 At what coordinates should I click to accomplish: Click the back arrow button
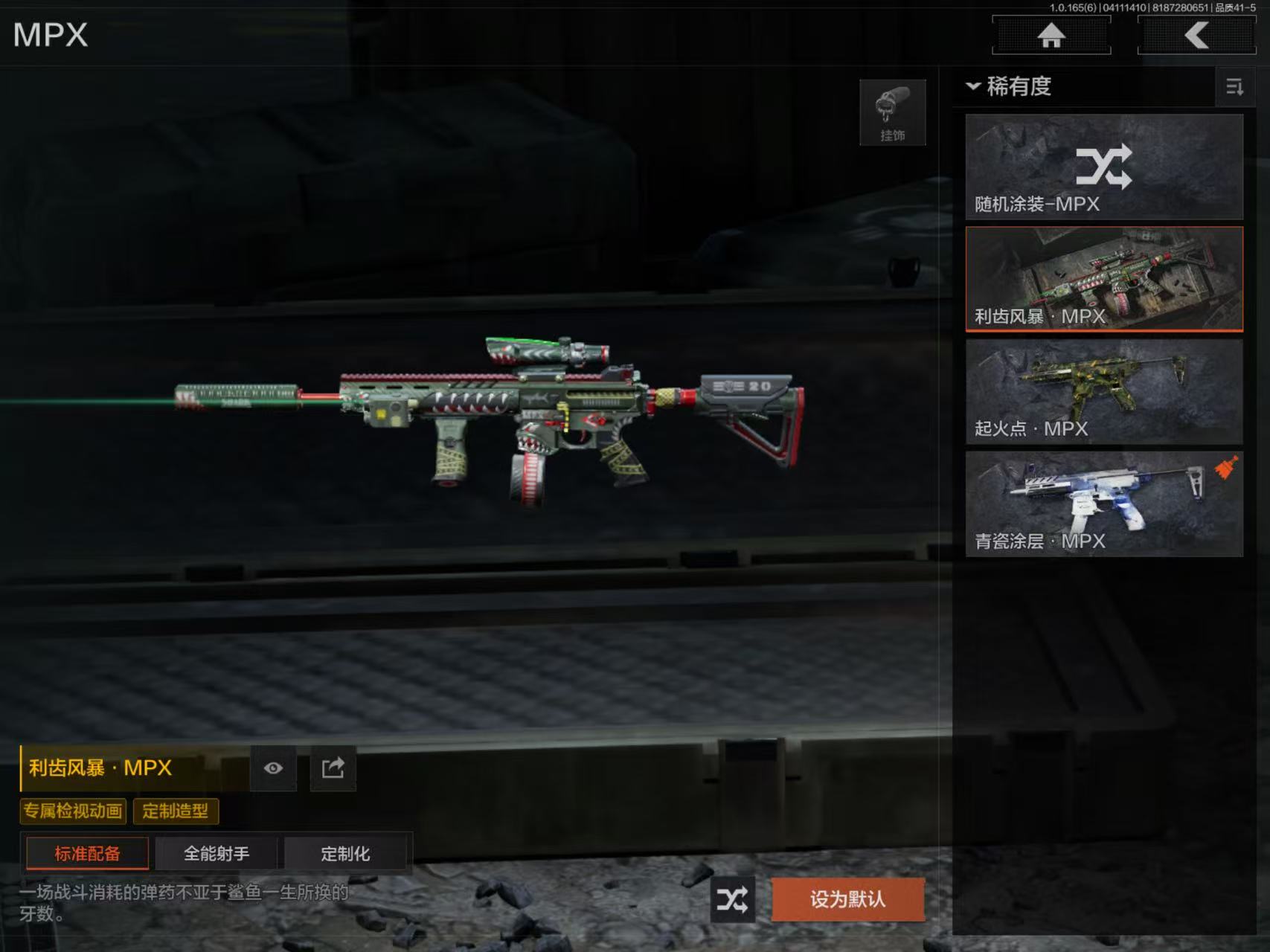(x=1196, y=35)
